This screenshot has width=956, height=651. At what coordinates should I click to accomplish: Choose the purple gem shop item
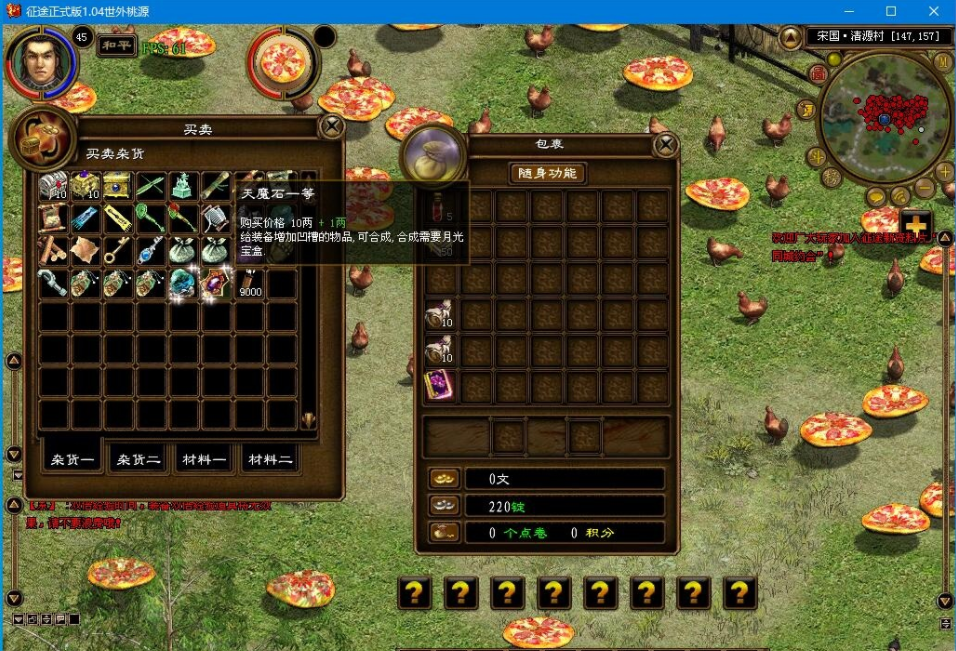coord(215,284)
